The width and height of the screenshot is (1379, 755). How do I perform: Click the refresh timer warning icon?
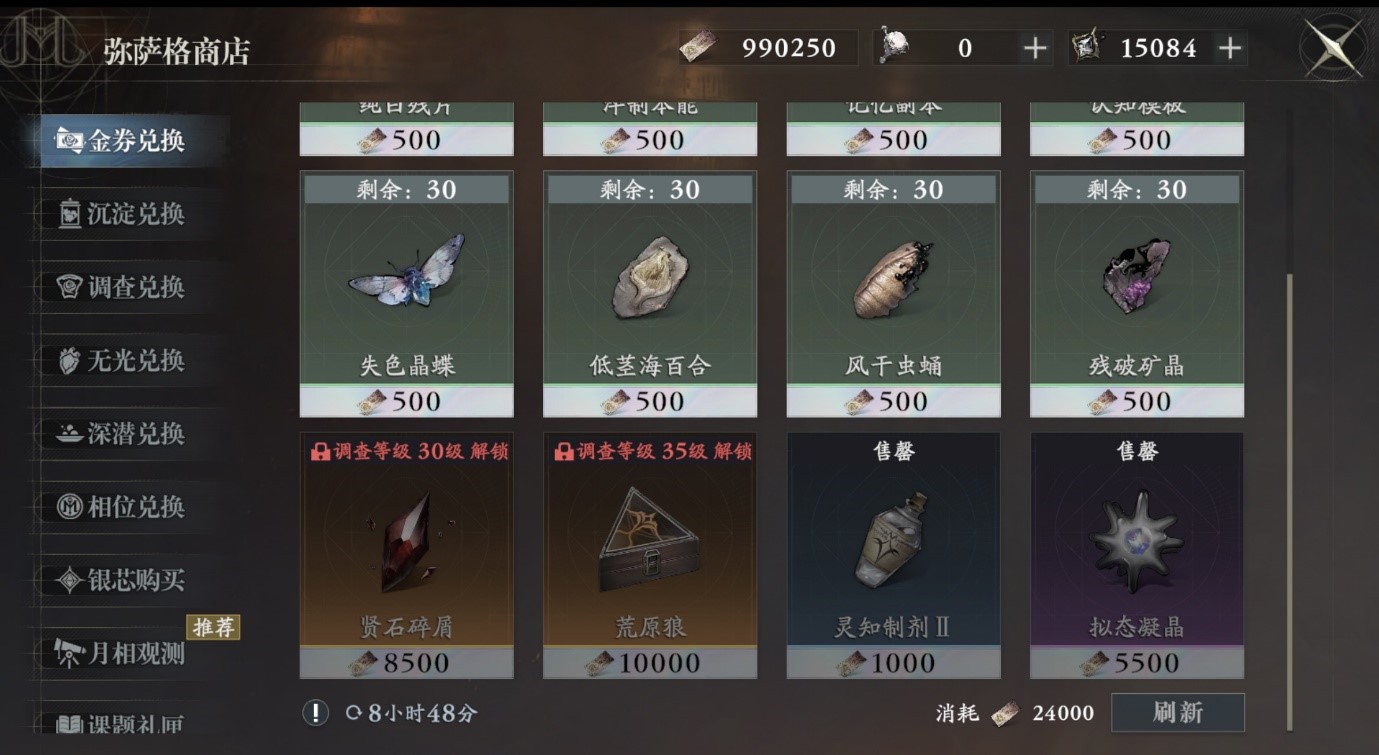(x=316, y=714)
